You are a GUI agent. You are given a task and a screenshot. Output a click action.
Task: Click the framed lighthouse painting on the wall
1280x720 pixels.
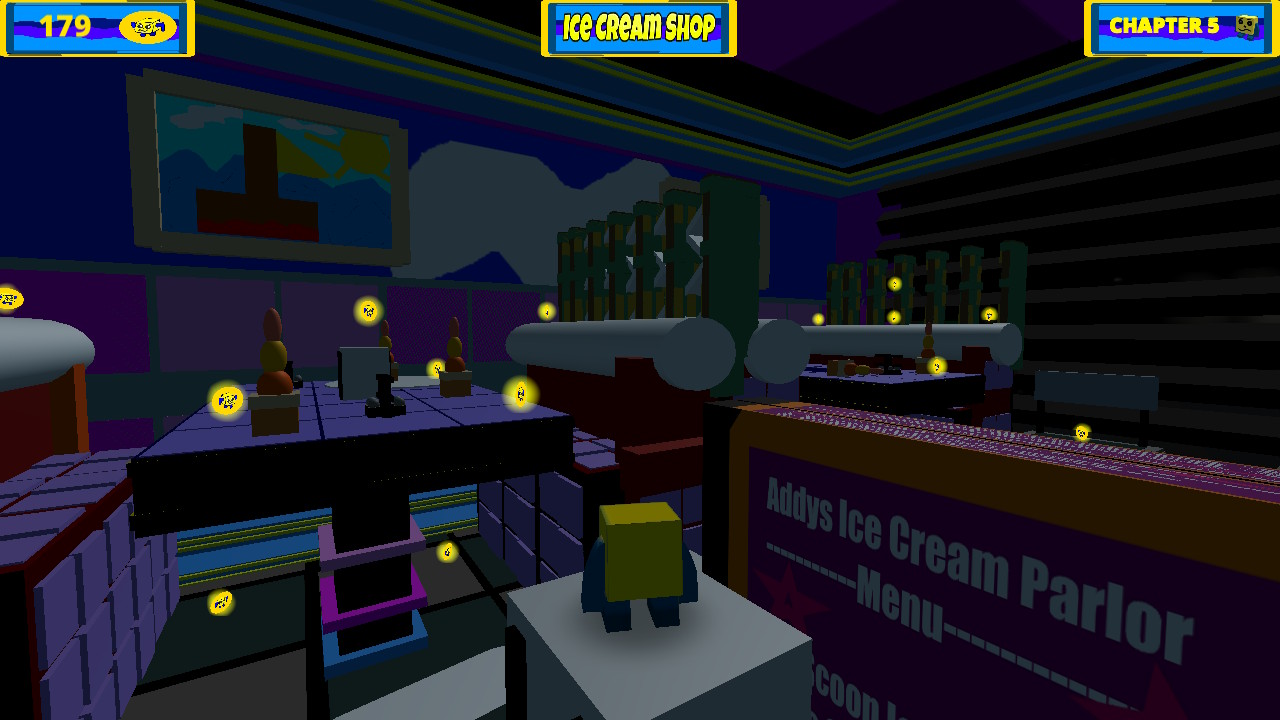coord(270,160)
